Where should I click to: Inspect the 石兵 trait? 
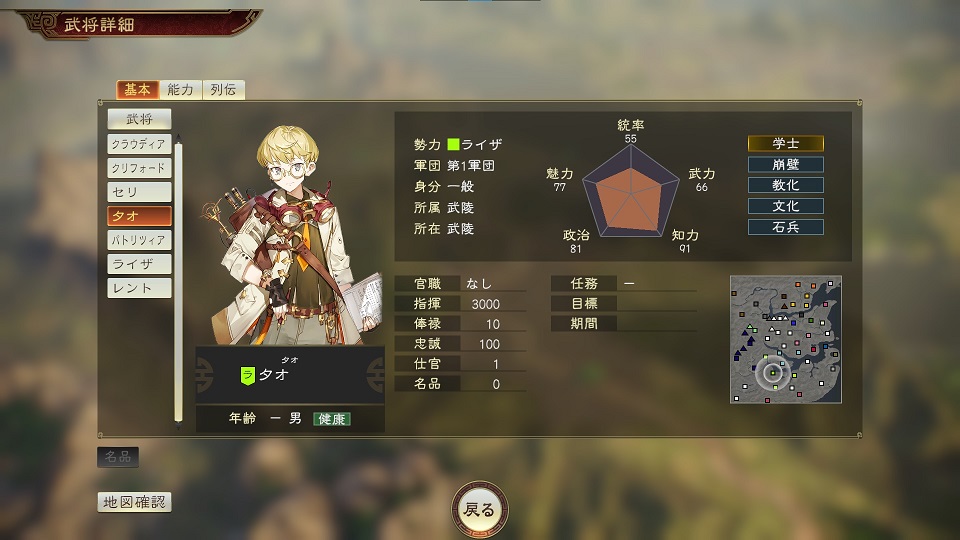click(786, 228)
